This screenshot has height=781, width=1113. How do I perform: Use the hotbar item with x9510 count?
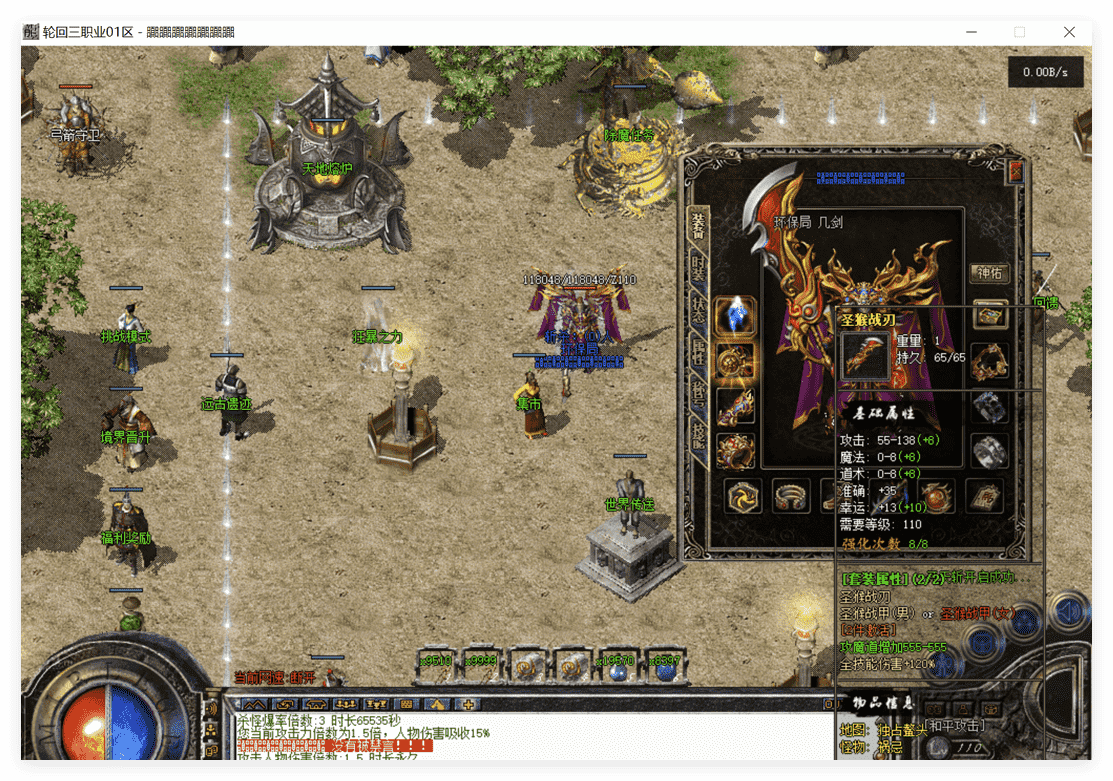click(x=437, y=668)
